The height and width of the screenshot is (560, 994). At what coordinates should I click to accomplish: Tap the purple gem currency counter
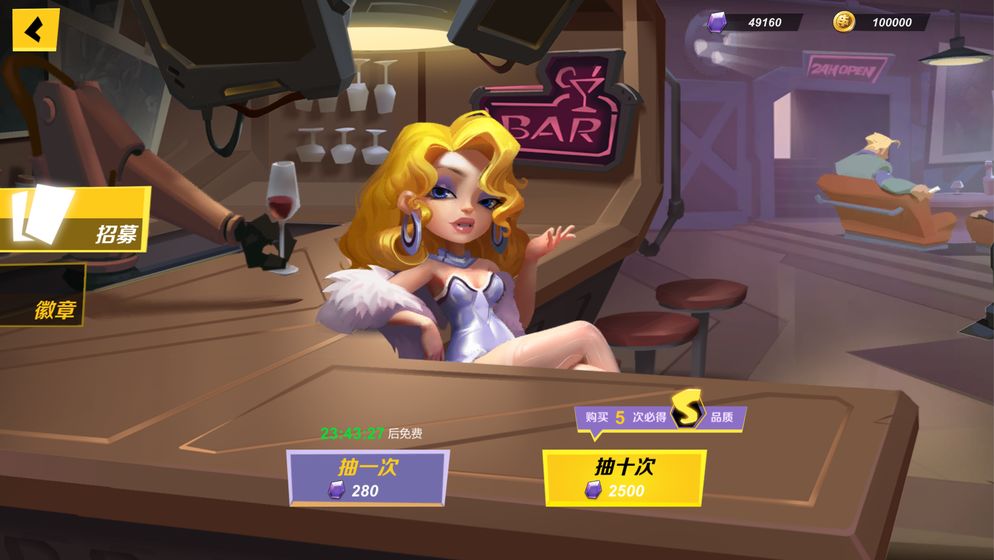(x=752, y=22)
